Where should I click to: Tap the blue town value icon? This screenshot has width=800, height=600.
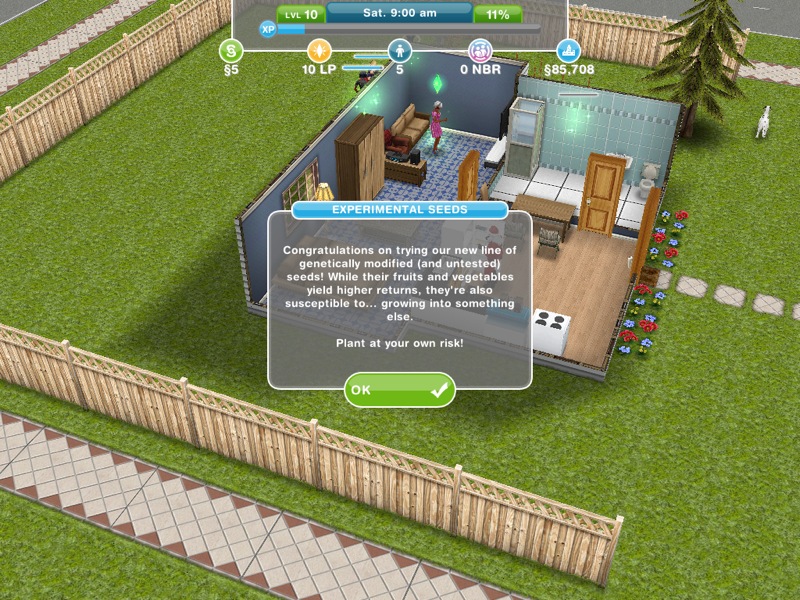(568, 50)
